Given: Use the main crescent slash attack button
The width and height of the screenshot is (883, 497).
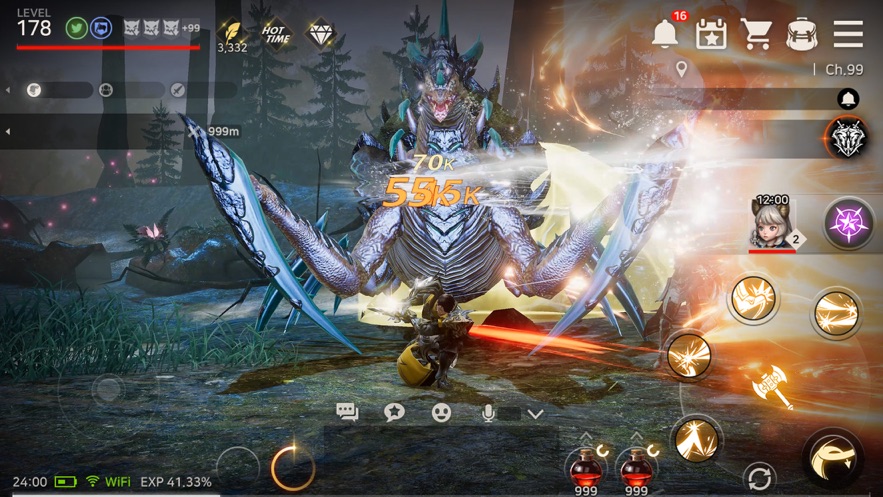Looking at the screenshot, I should tap(833, 458).
